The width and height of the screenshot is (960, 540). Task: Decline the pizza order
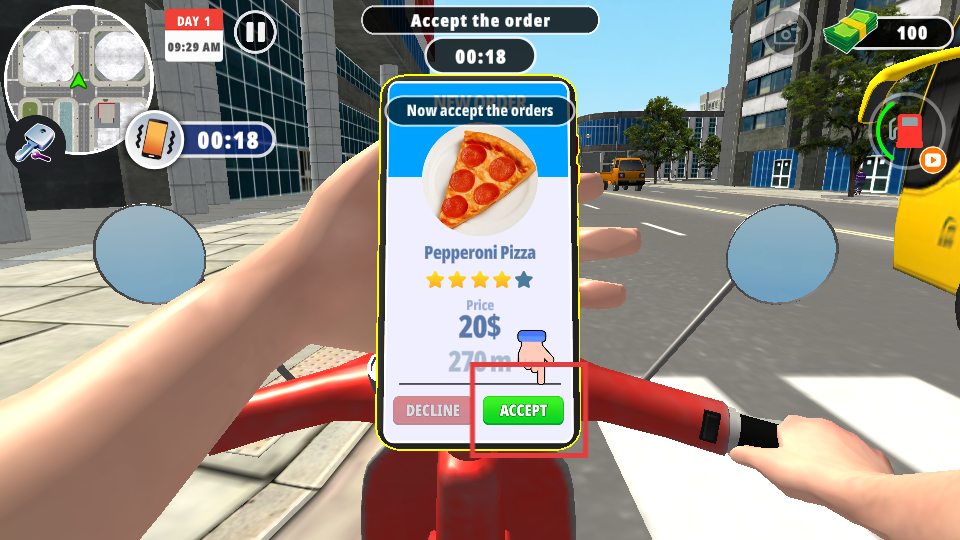pos(433,410)
